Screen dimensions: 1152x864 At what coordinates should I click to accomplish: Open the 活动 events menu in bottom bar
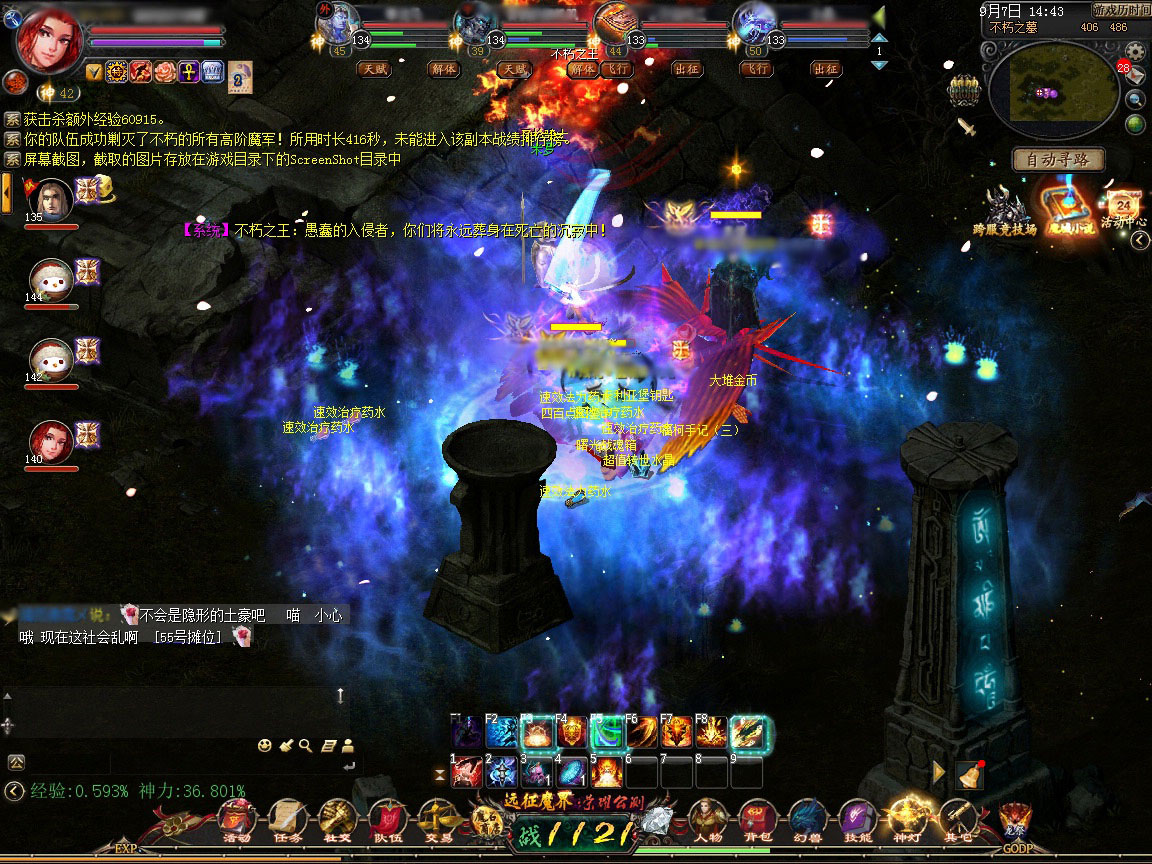(236, 820)
